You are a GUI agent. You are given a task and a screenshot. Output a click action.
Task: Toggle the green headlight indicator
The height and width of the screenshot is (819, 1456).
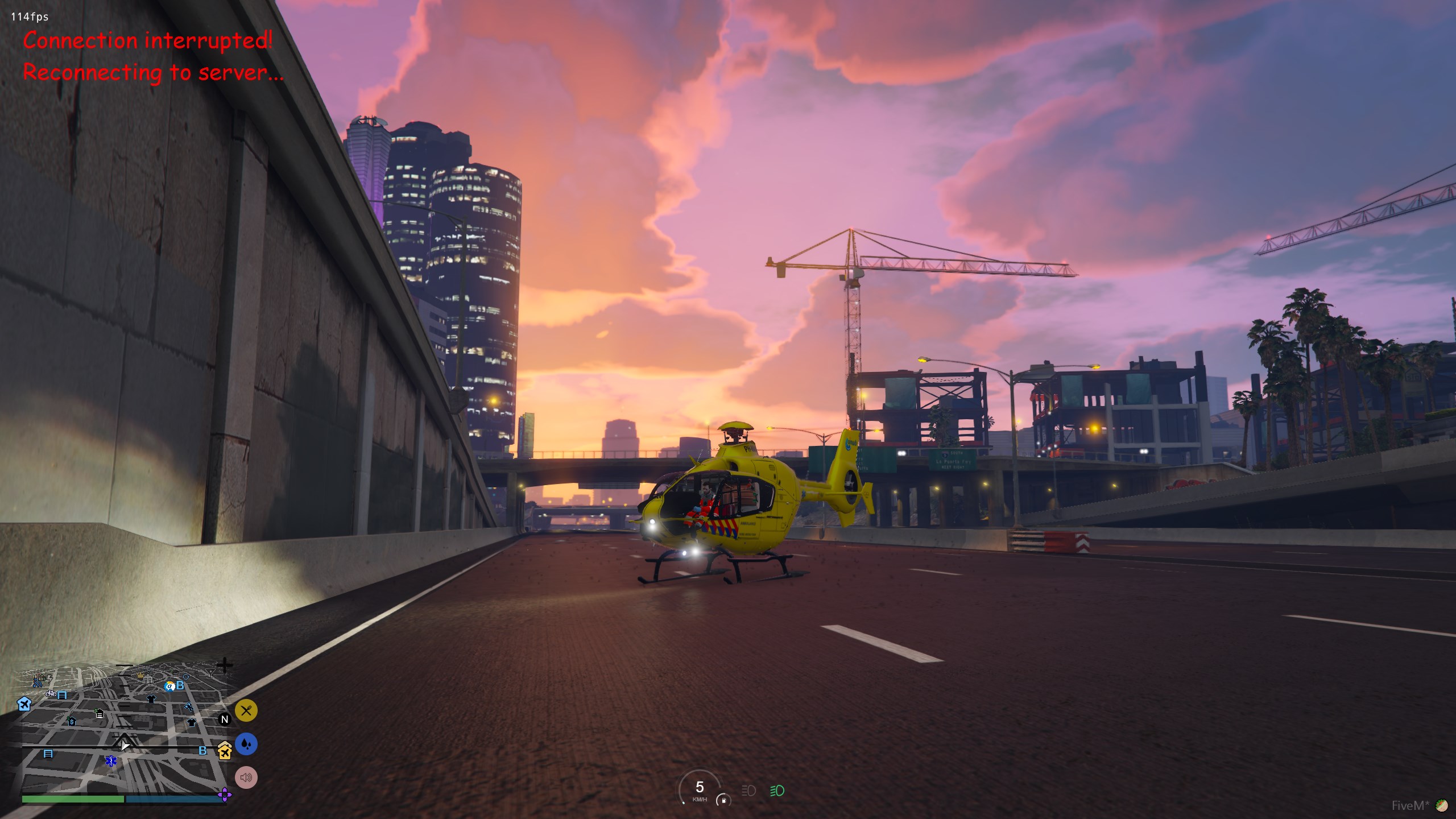click(777, 791)
